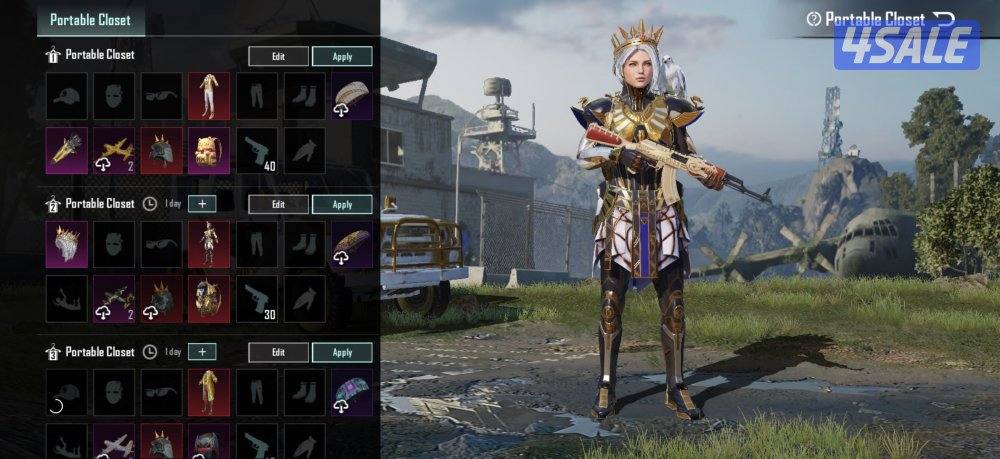Edit the second Portable Closet set
1000x459 pixels.
click(278, 204)
